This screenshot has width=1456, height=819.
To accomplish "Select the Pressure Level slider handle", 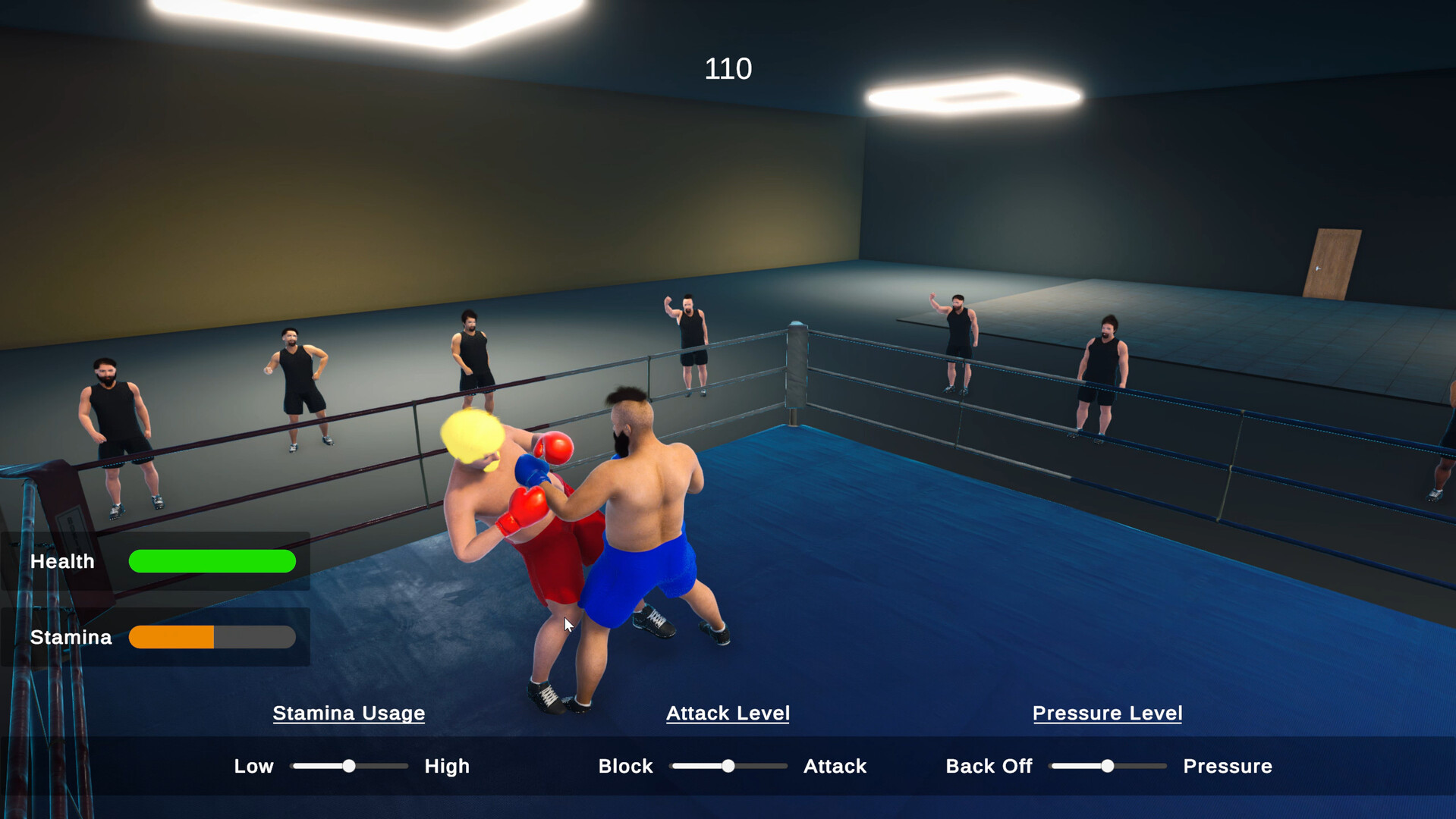I will click(1108, 766).
